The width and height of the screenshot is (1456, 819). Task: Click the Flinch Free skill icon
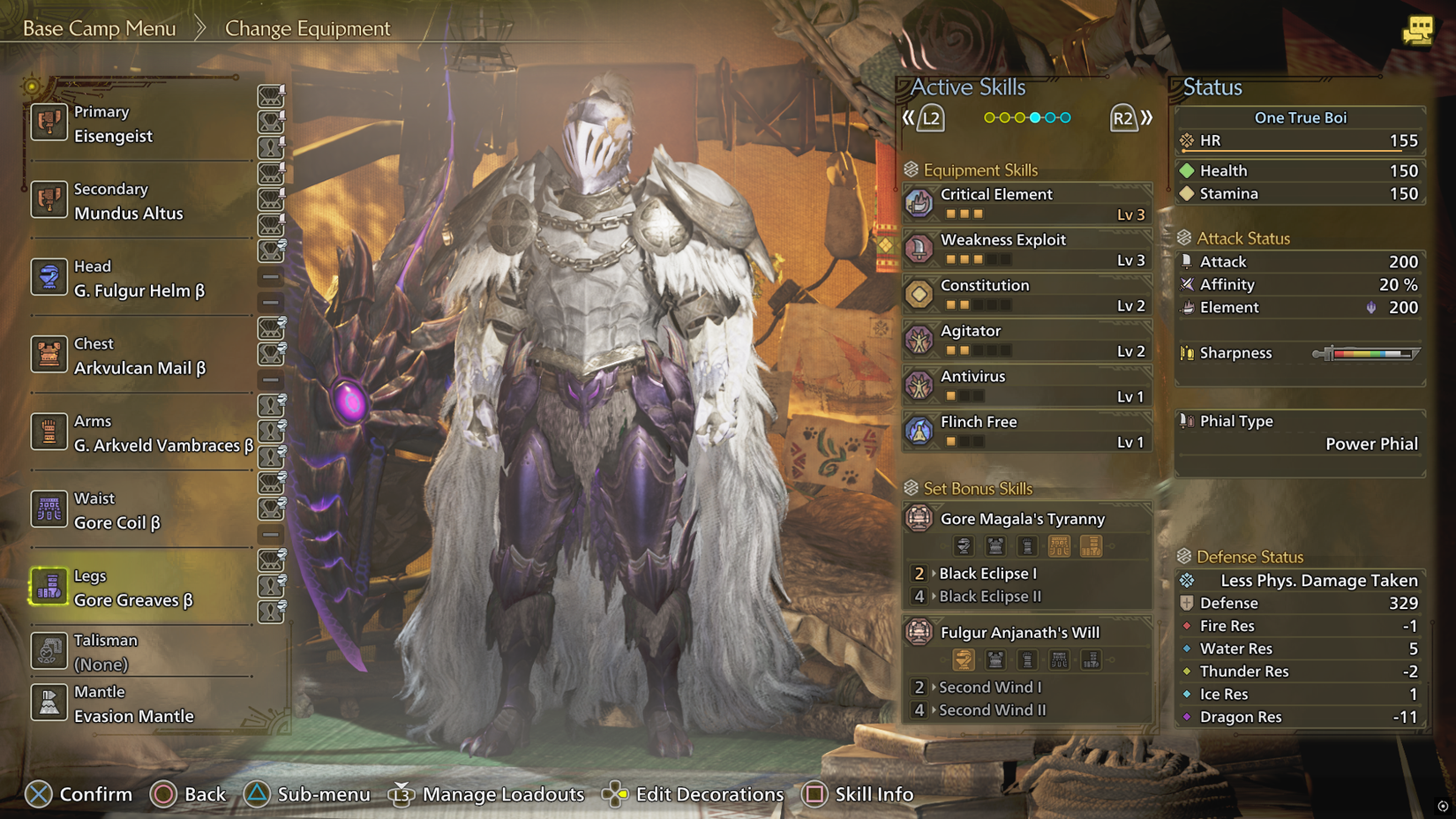(920, 431)
